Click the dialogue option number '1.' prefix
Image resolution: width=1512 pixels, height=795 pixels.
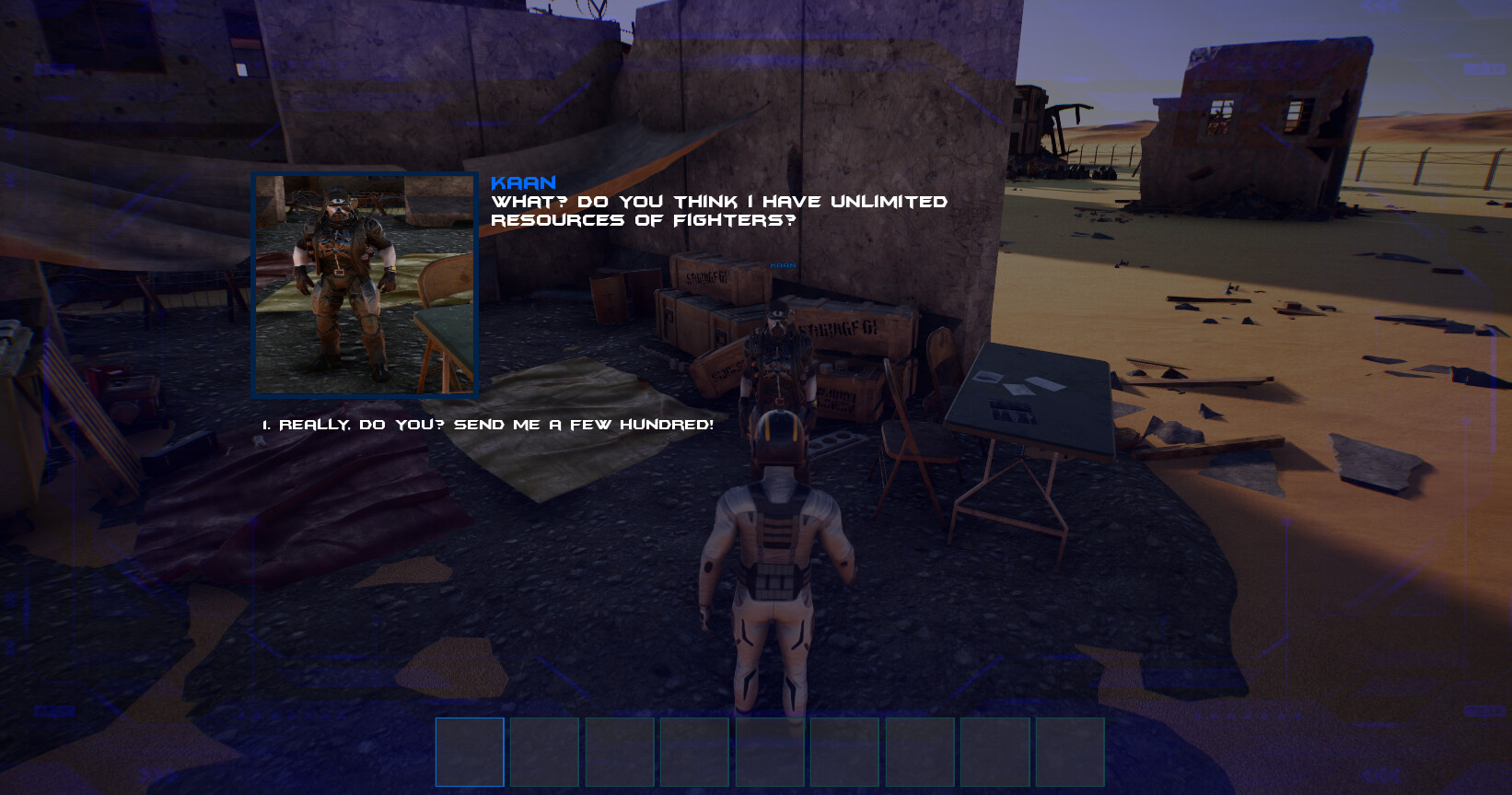point(265,425)
